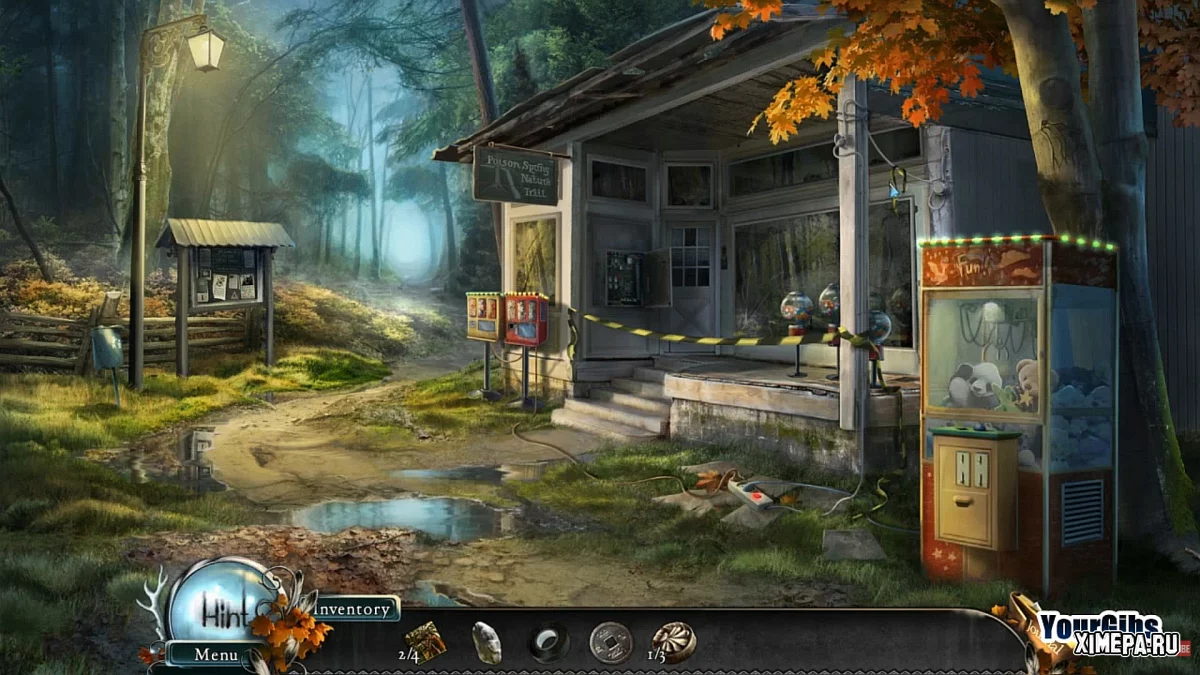
Task: Pick the grey stone inventory item
Action: [486, 642]
